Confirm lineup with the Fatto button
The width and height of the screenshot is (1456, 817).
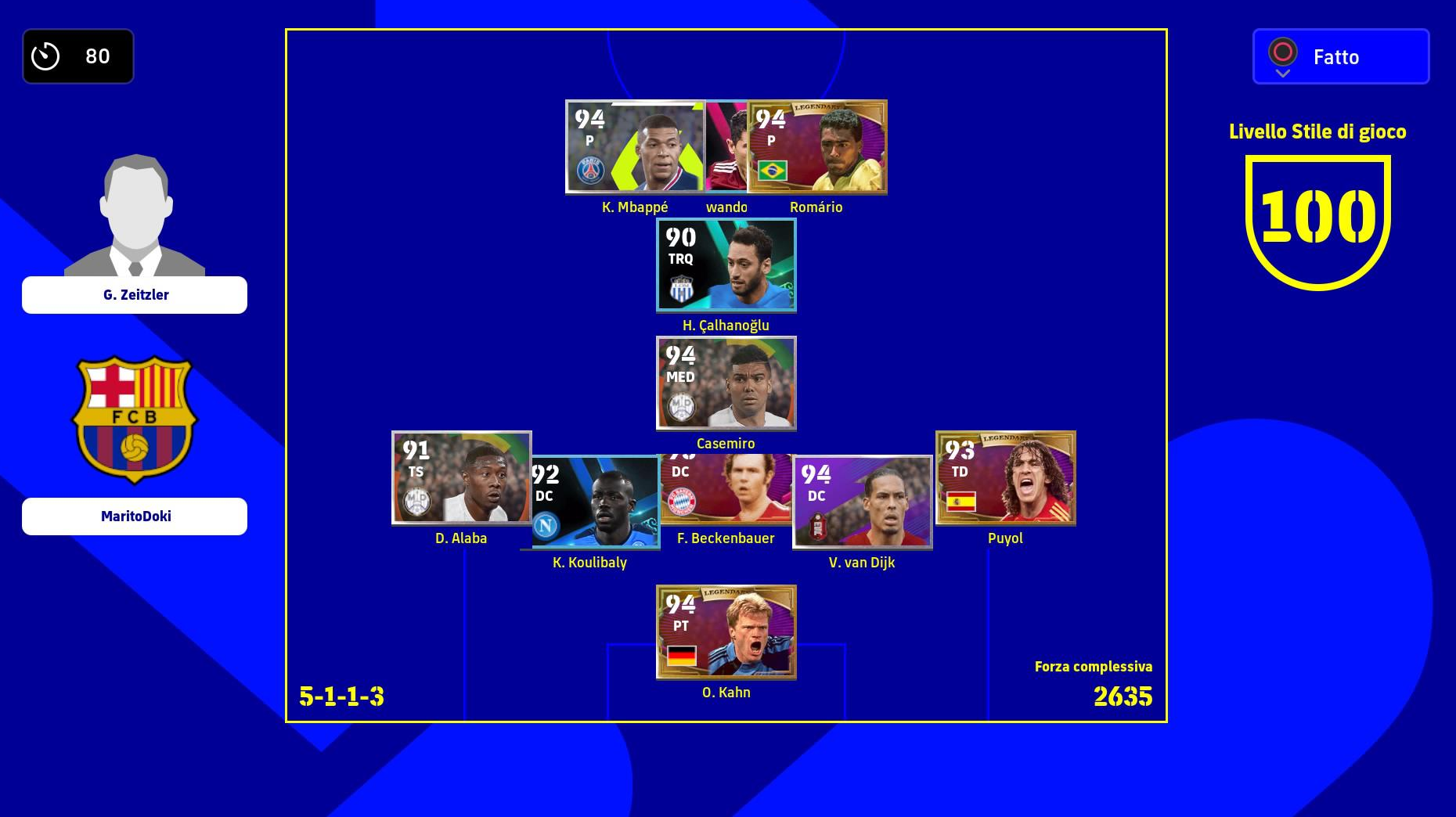tap(1340, 56)
